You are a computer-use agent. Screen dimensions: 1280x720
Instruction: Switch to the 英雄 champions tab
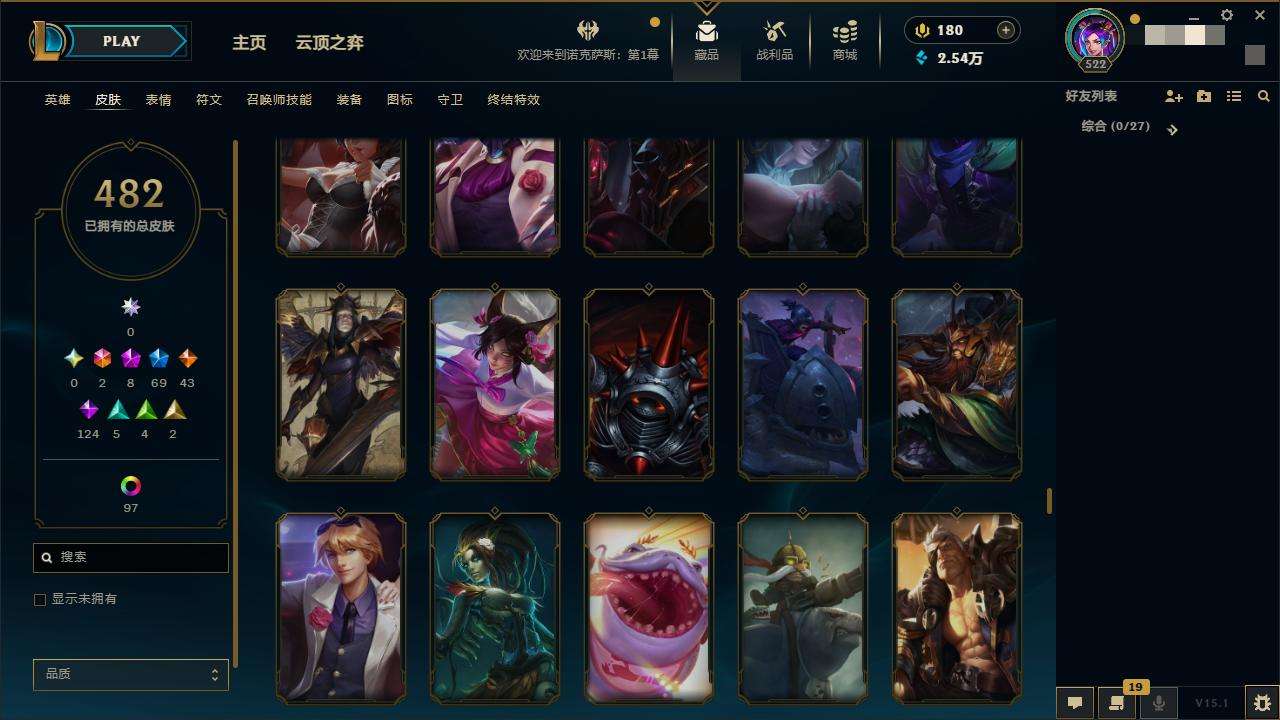pos(57,100)
